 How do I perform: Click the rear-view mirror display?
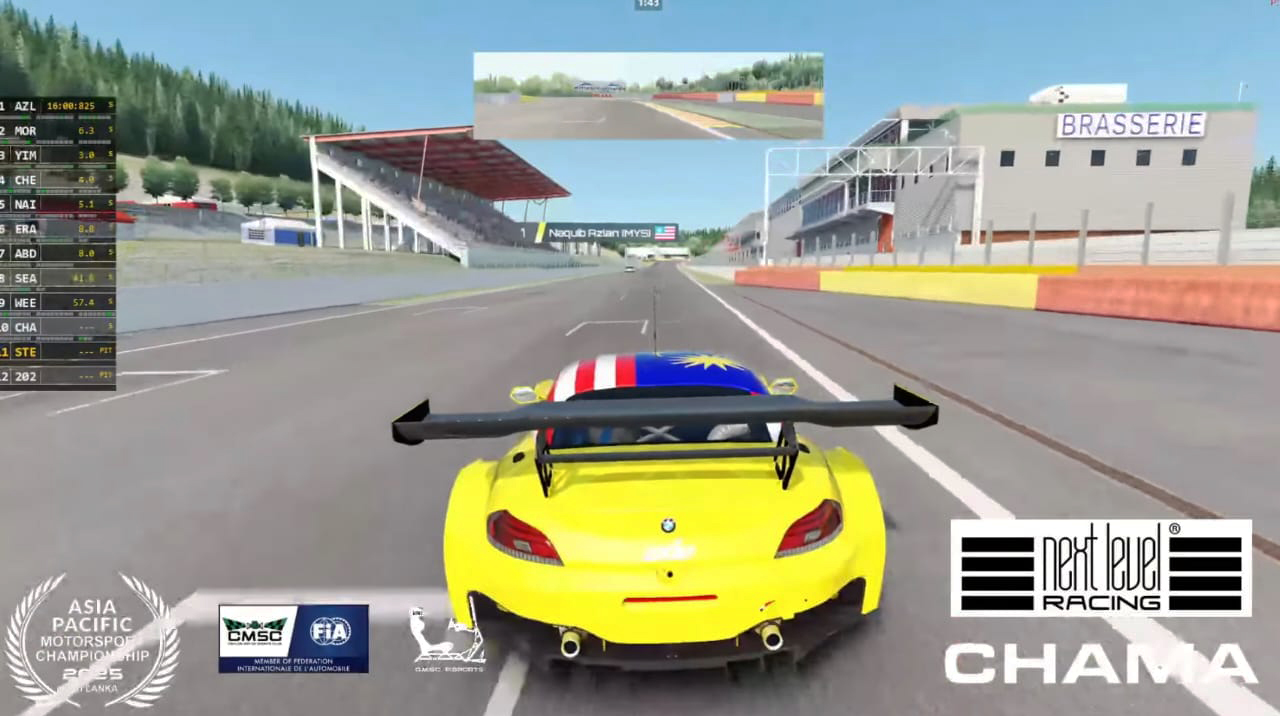(x=648, y=96)
